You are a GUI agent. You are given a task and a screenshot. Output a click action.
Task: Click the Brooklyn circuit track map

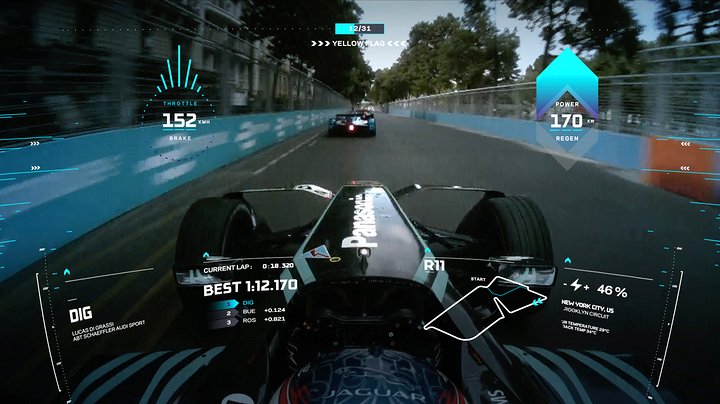[x=487, y=304]
